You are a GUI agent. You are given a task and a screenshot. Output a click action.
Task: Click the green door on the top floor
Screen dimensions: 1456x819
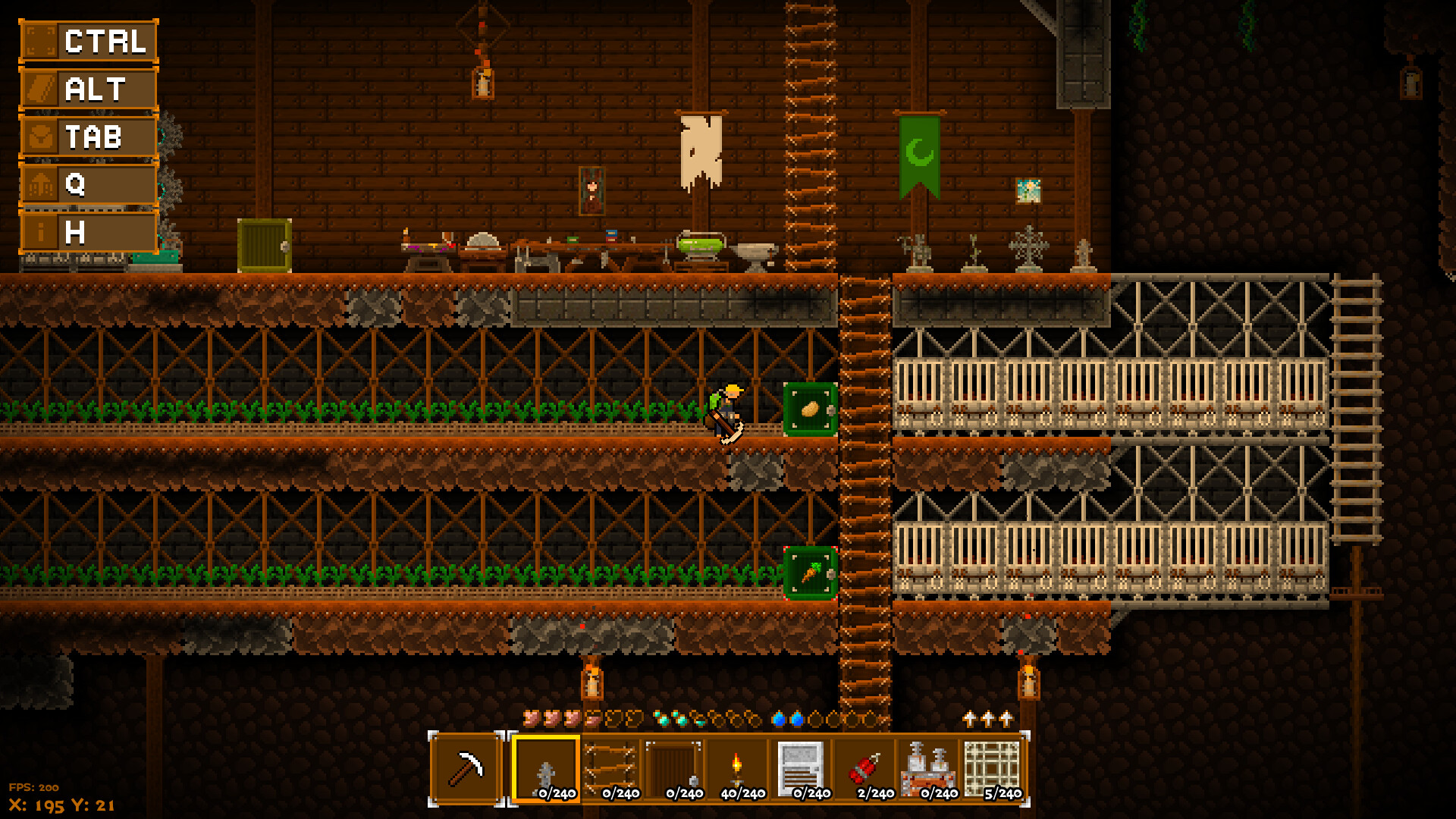tap(265, 246)
